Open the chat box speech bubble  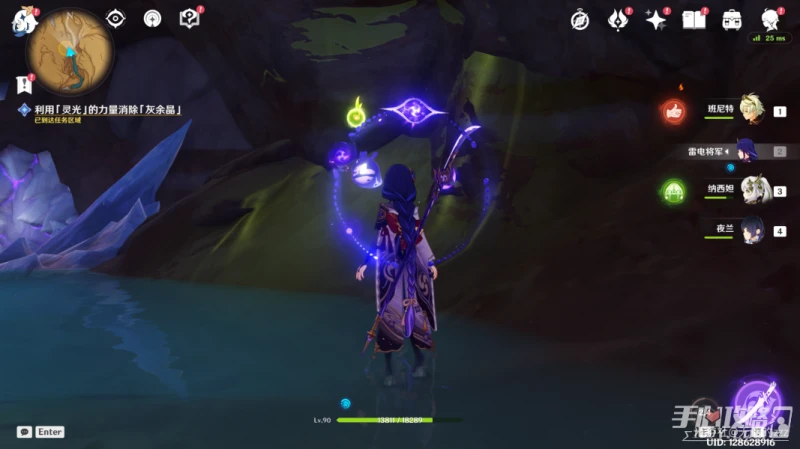pyautogui.click(x=24, y=432)
